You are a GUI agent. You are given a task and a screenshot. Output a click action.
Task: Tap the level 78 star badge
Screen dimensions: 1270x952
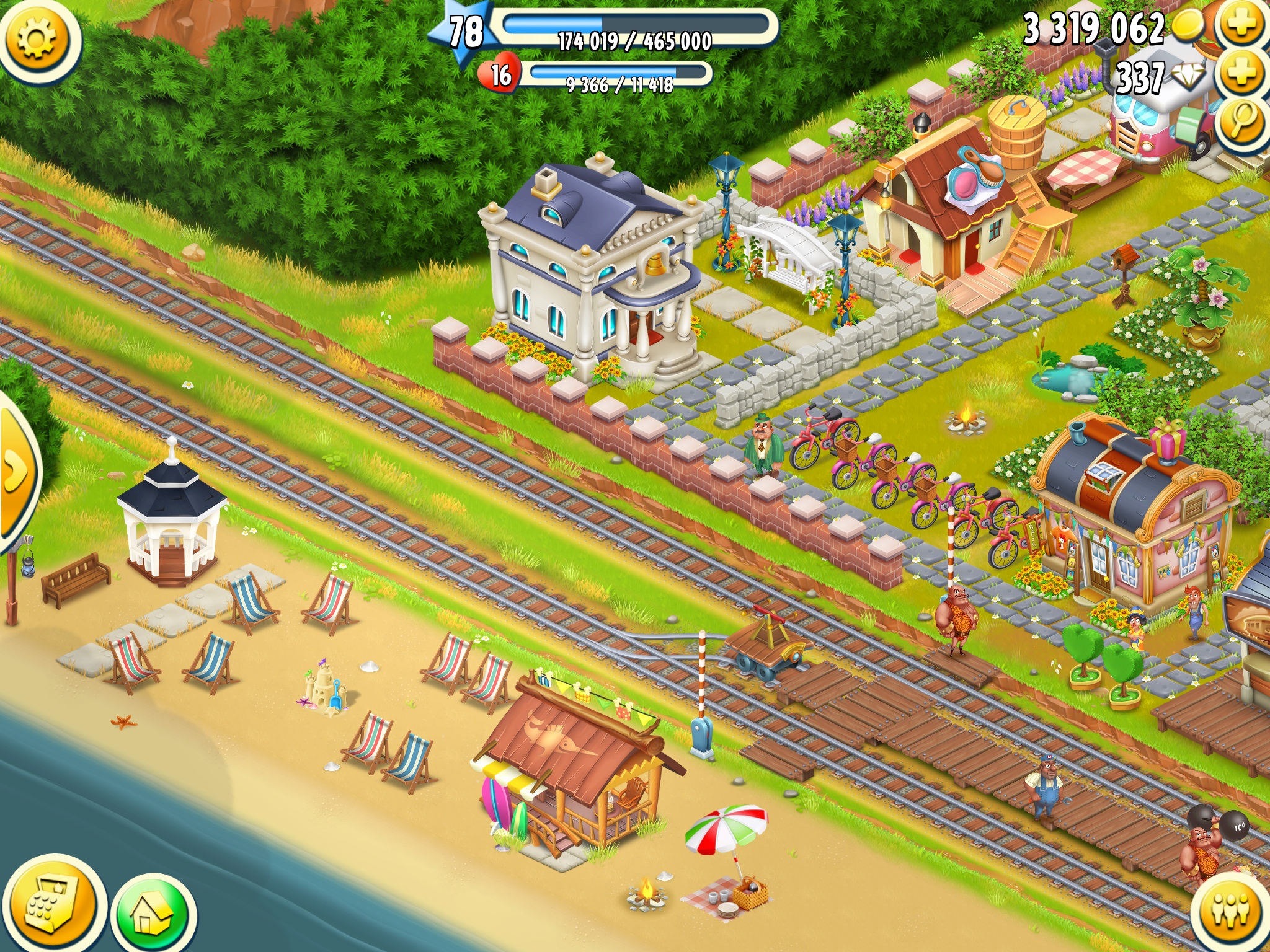point(465,32)
